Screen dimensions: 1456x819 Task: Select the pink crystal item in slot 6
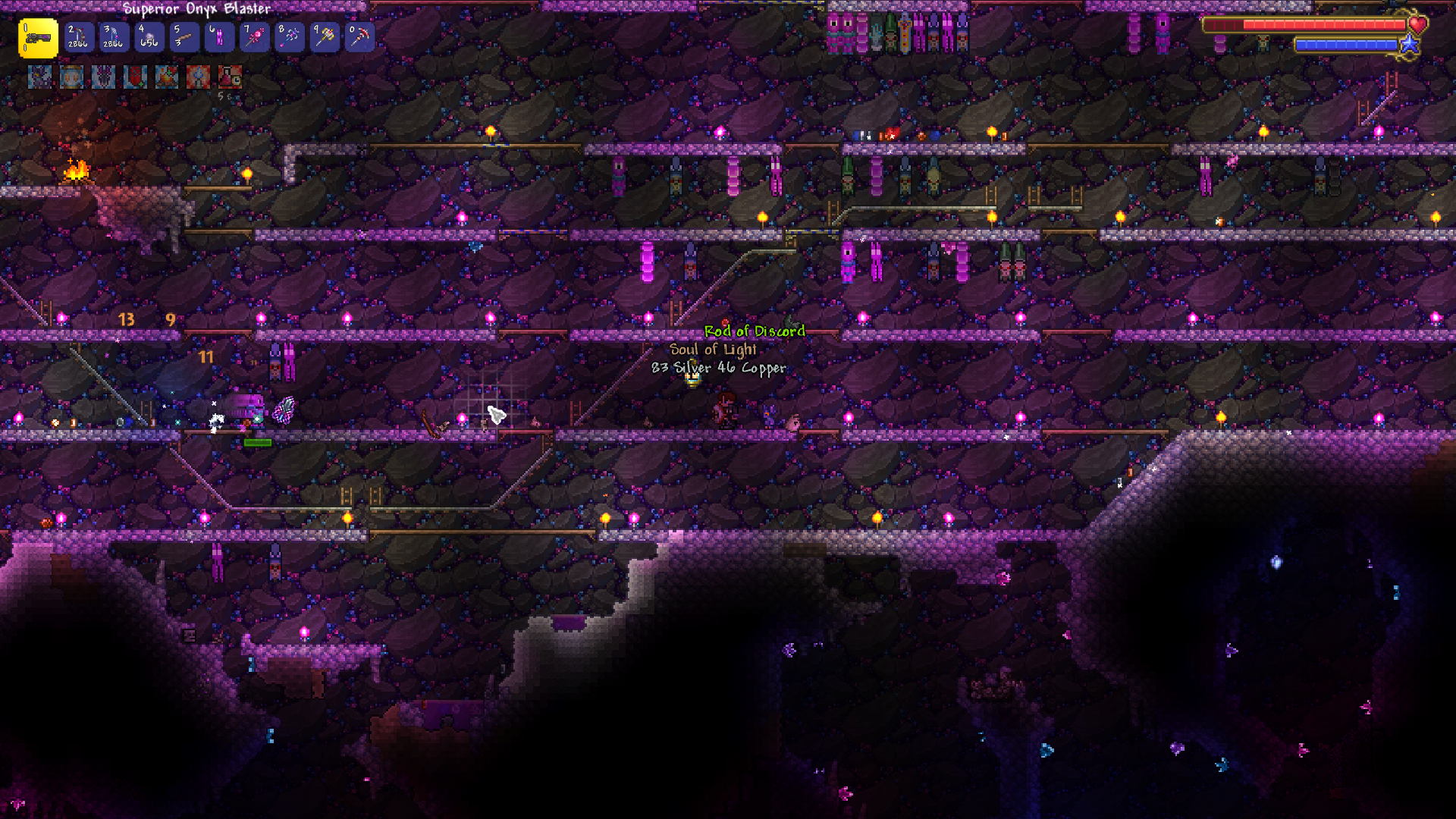219,36
